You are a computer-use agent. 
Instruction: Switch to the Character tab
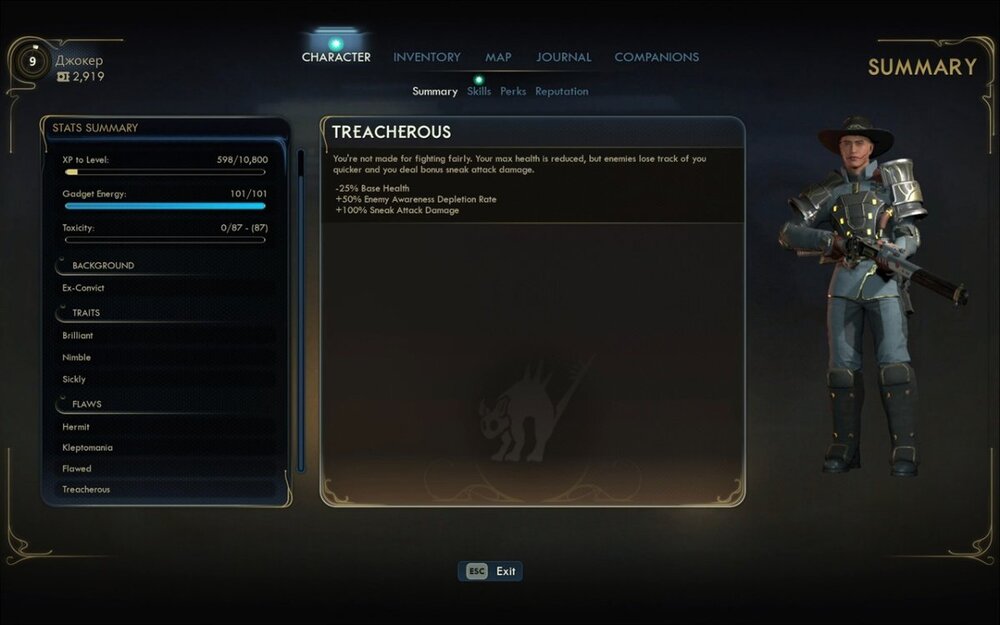coord(336,57)
